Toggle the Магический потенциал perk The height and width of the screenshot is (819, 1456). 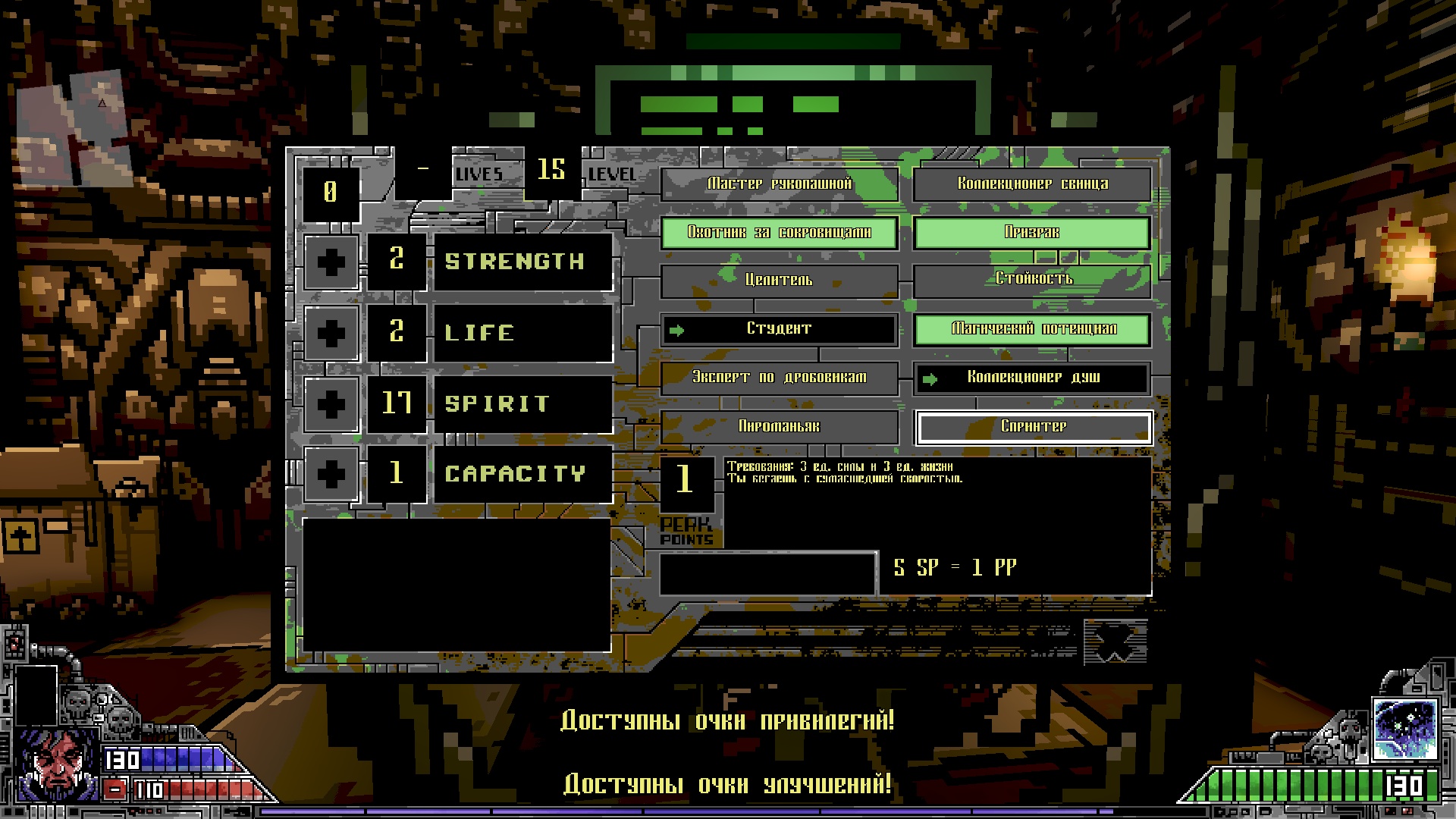point(1032,329)
